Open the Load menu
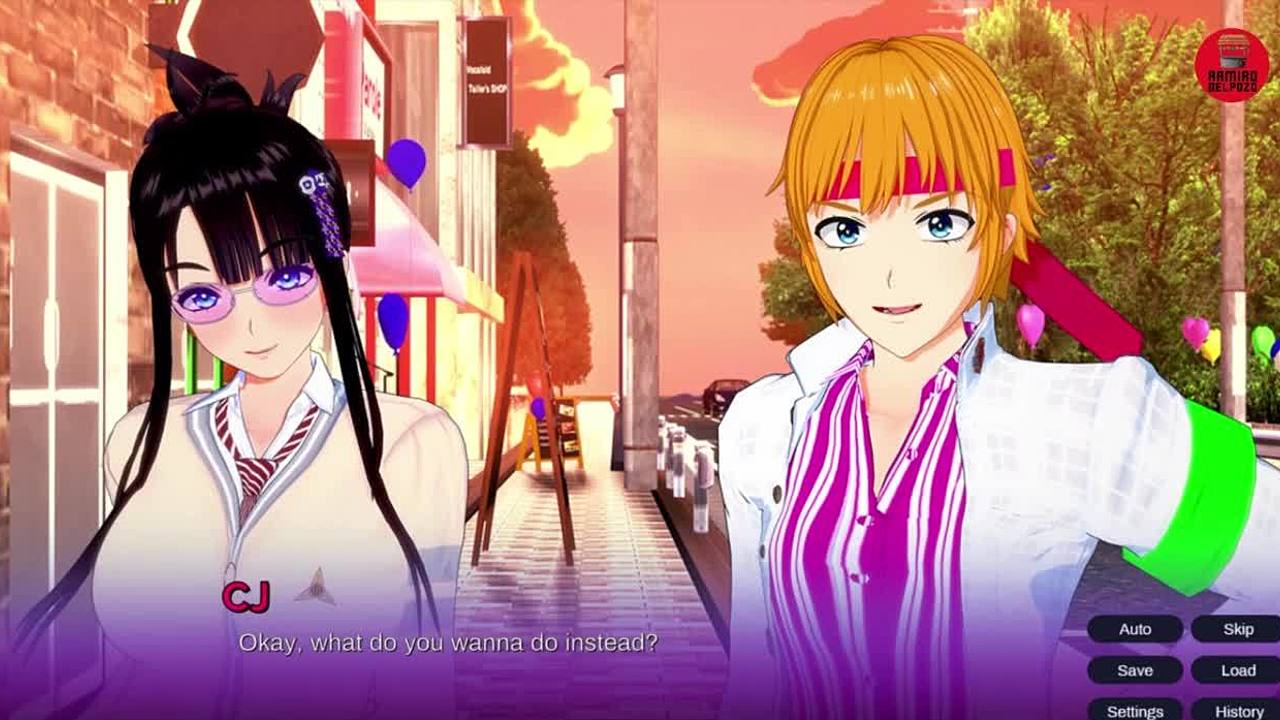This screenshot has width=1280, height=720. click(x=1238, y=670)
